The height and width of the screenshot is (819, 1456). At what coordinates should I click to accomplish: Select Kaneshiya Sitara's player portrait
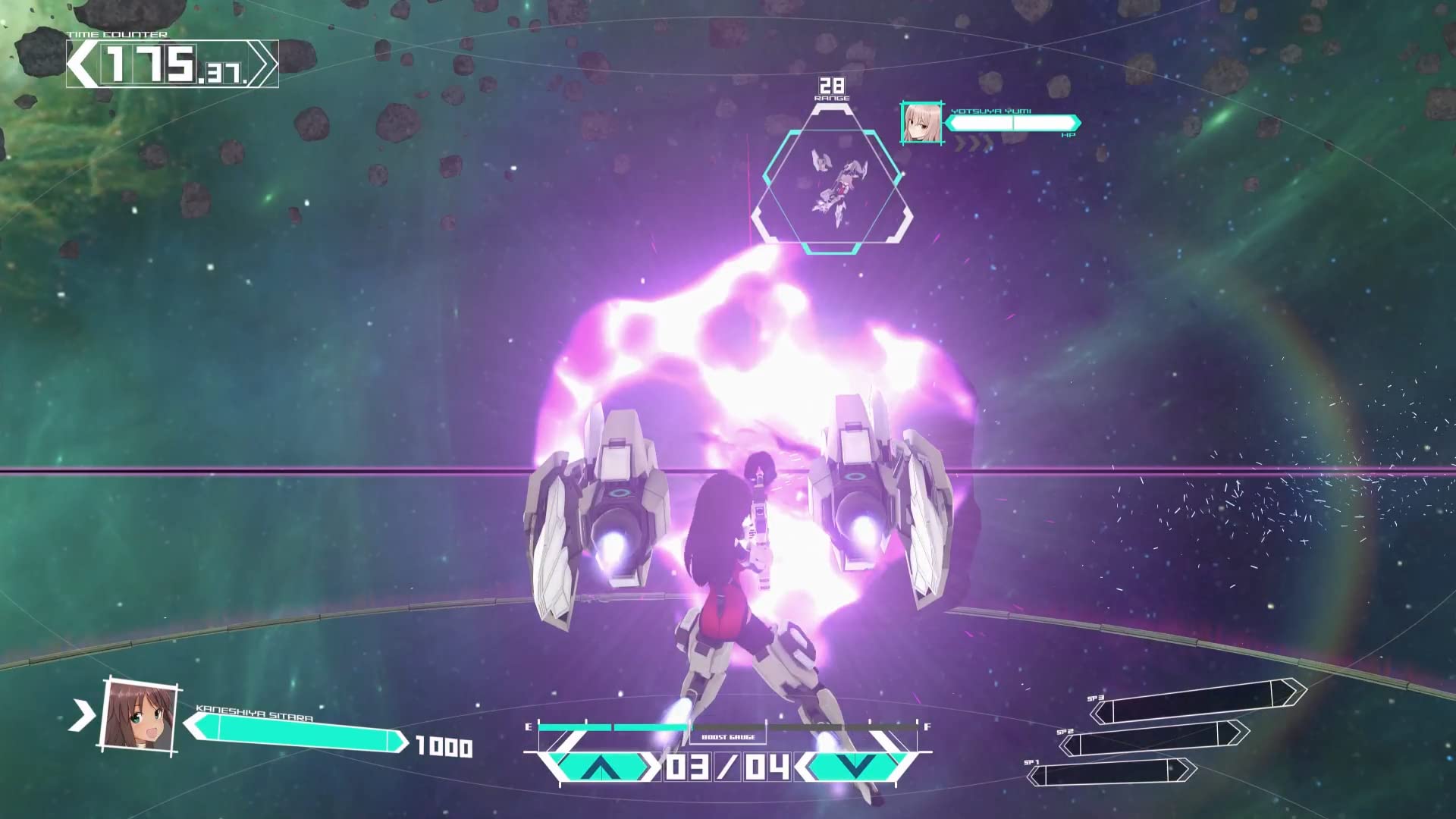pos(139,715)
